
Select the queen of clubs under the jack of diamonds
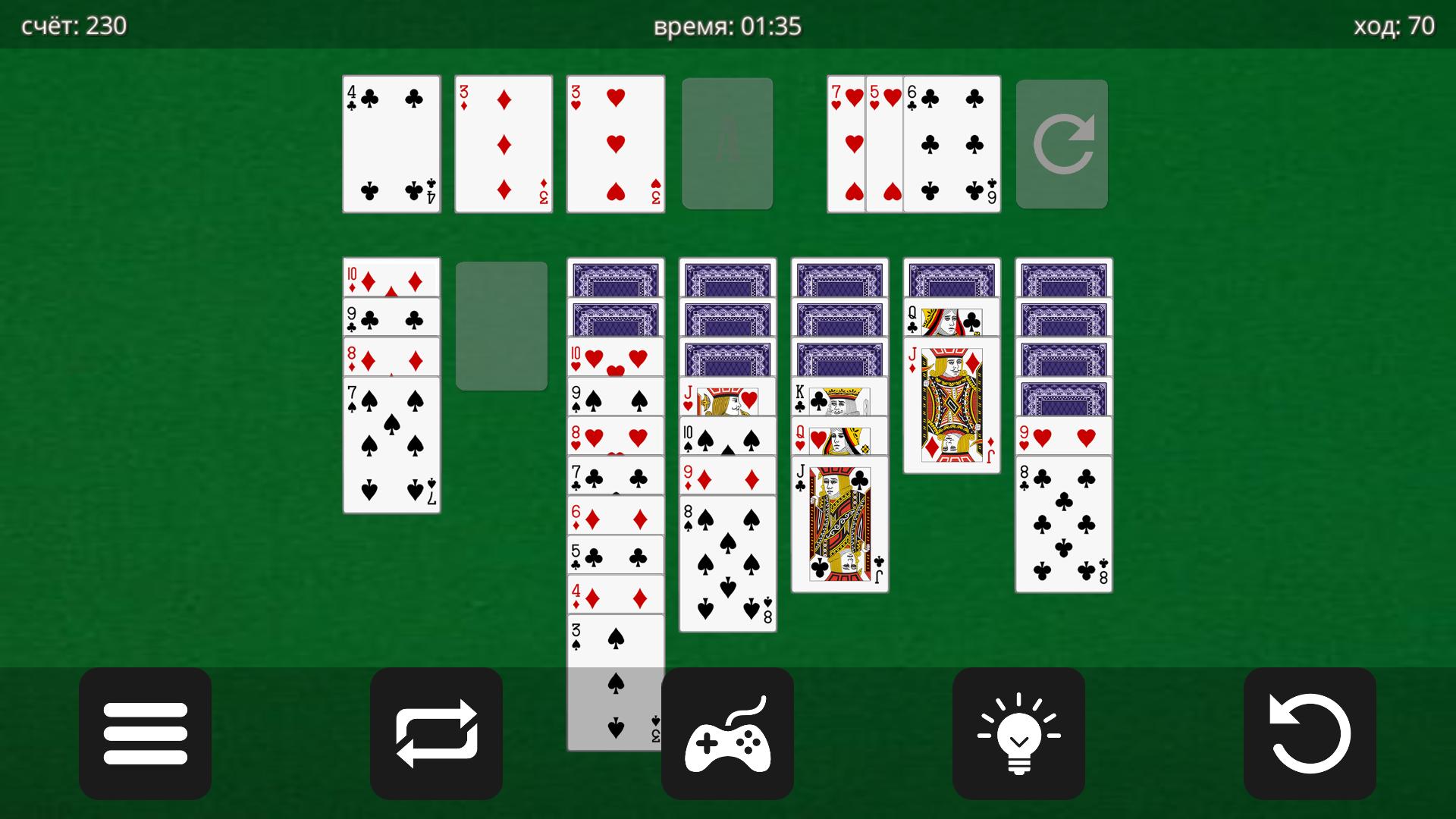click(951, 318)
